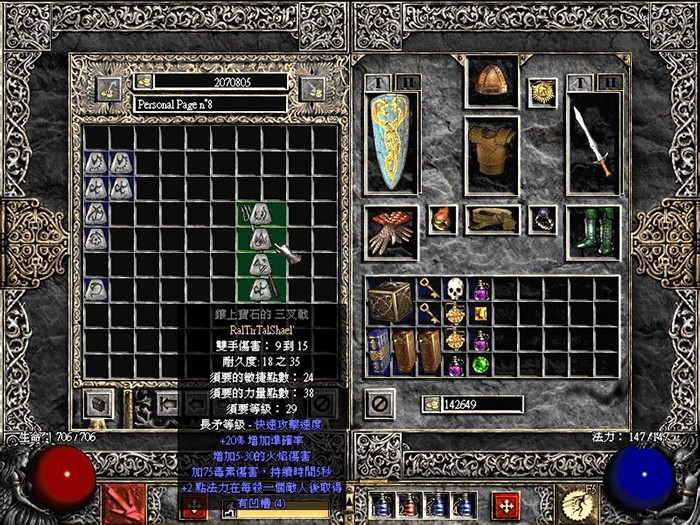Select the equipped gloves

coord(391,231)
